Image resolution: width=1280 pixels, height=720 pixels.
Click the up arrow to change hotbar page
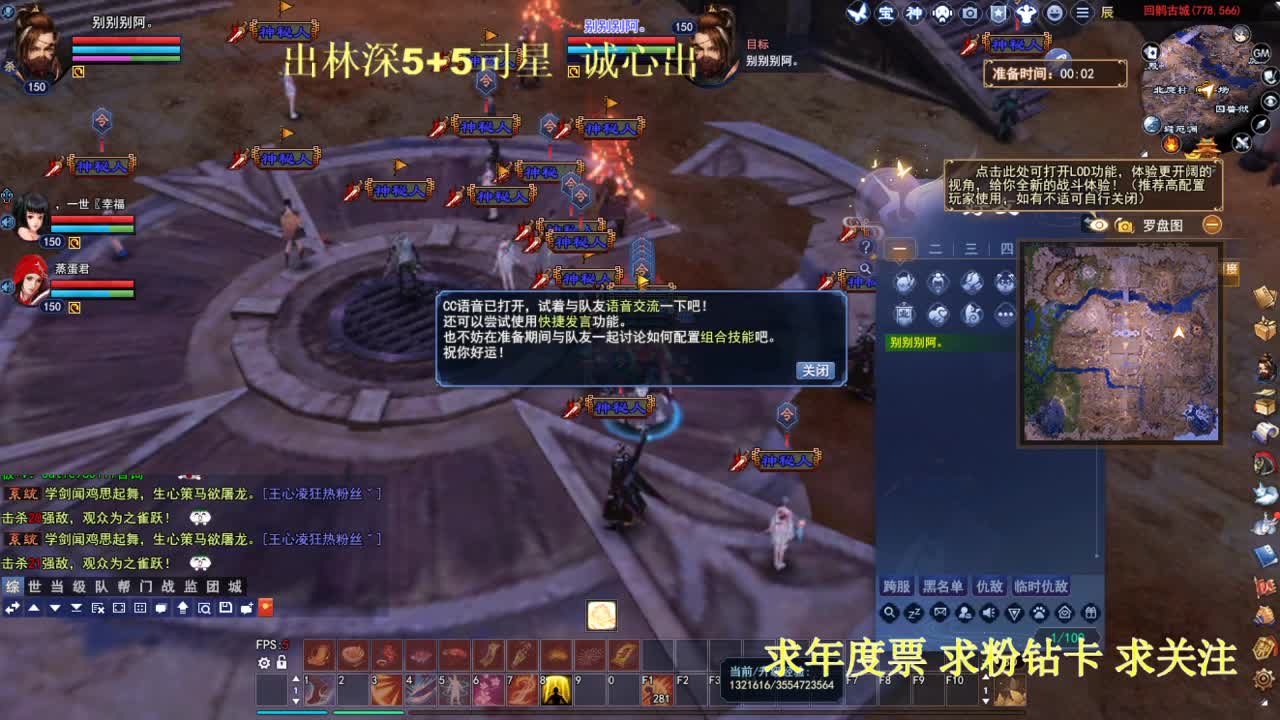(x=296, y=678)
